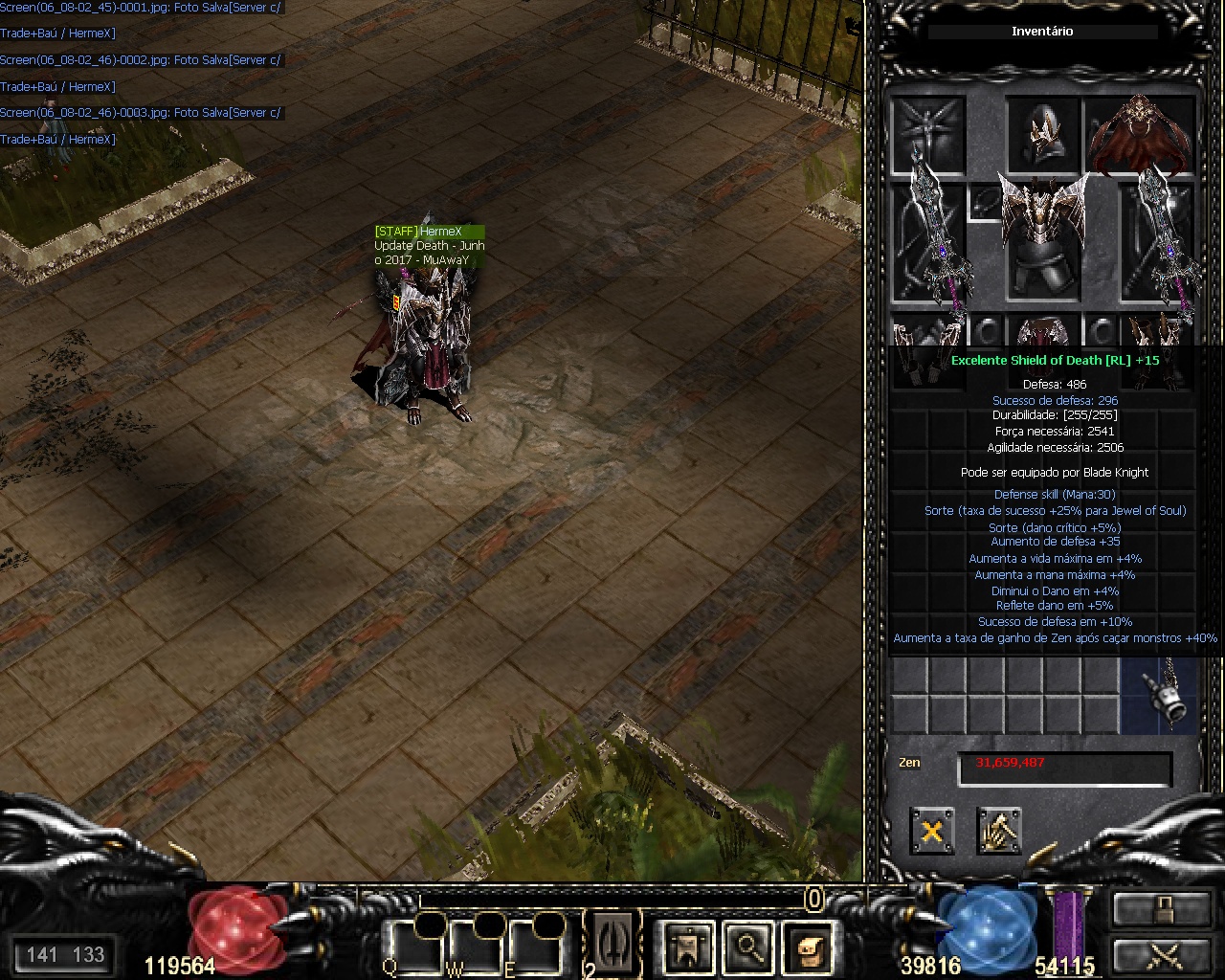Select the red cape in the wings slot
The image size is (1225, 980).
coord(1140,136)
